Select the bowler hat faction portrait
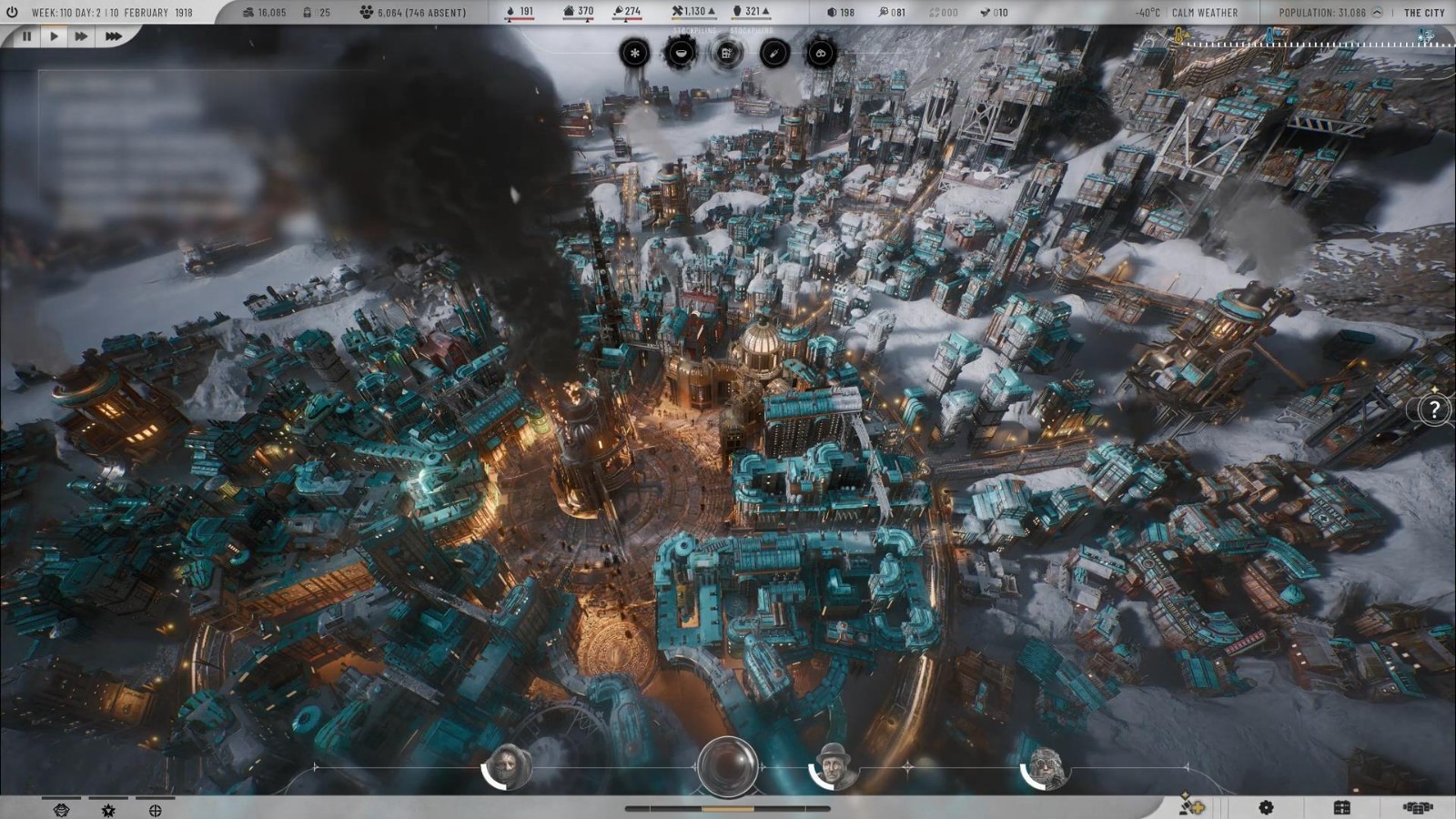The image size is (1456, 819). tap(833, 766)
